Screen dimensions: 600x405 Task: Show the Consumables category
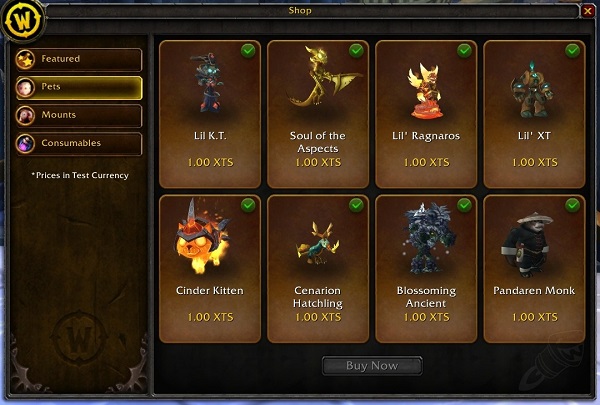tap(78, 144)
